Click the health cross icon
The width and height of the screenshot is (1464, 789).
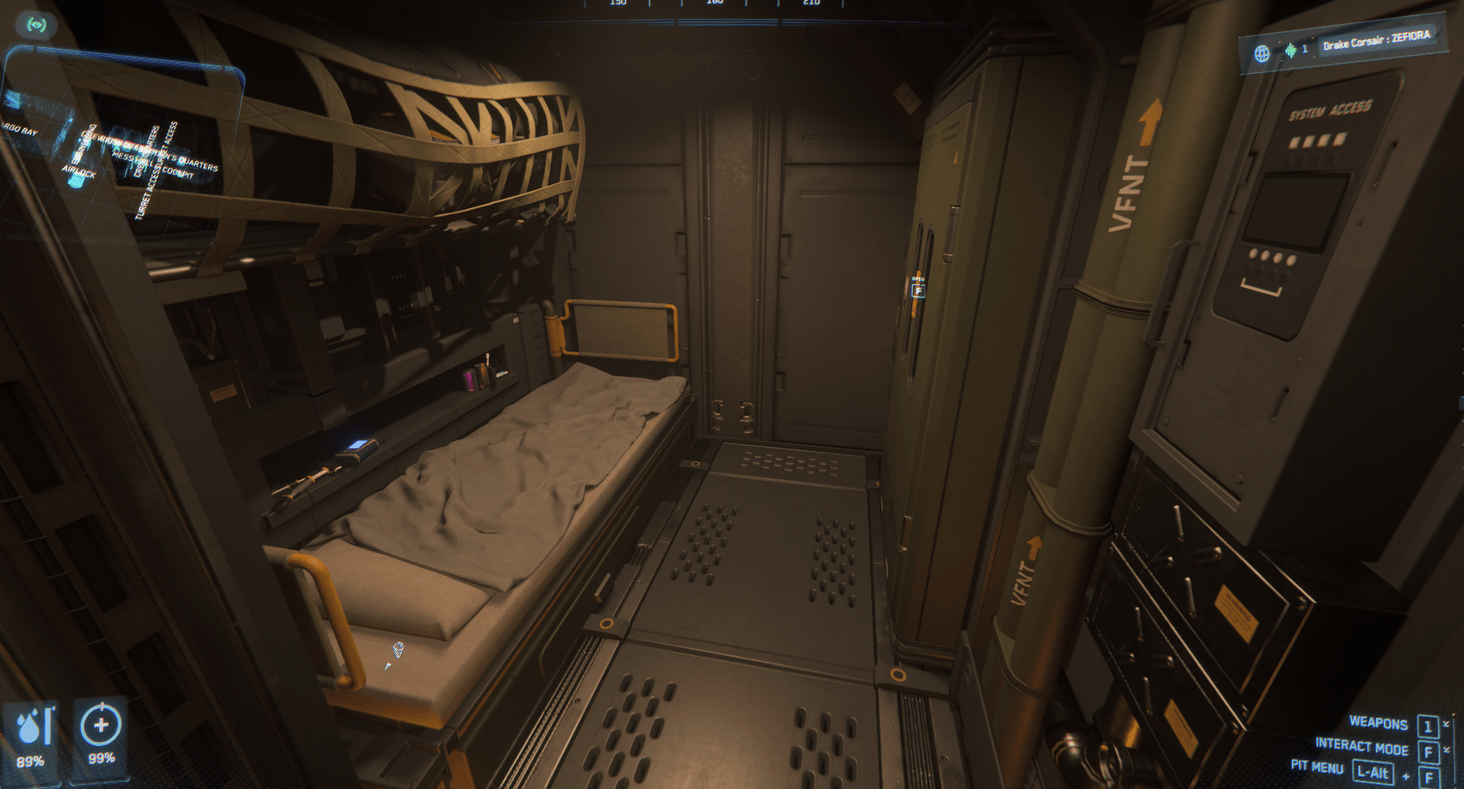click(x=103, y=727)
